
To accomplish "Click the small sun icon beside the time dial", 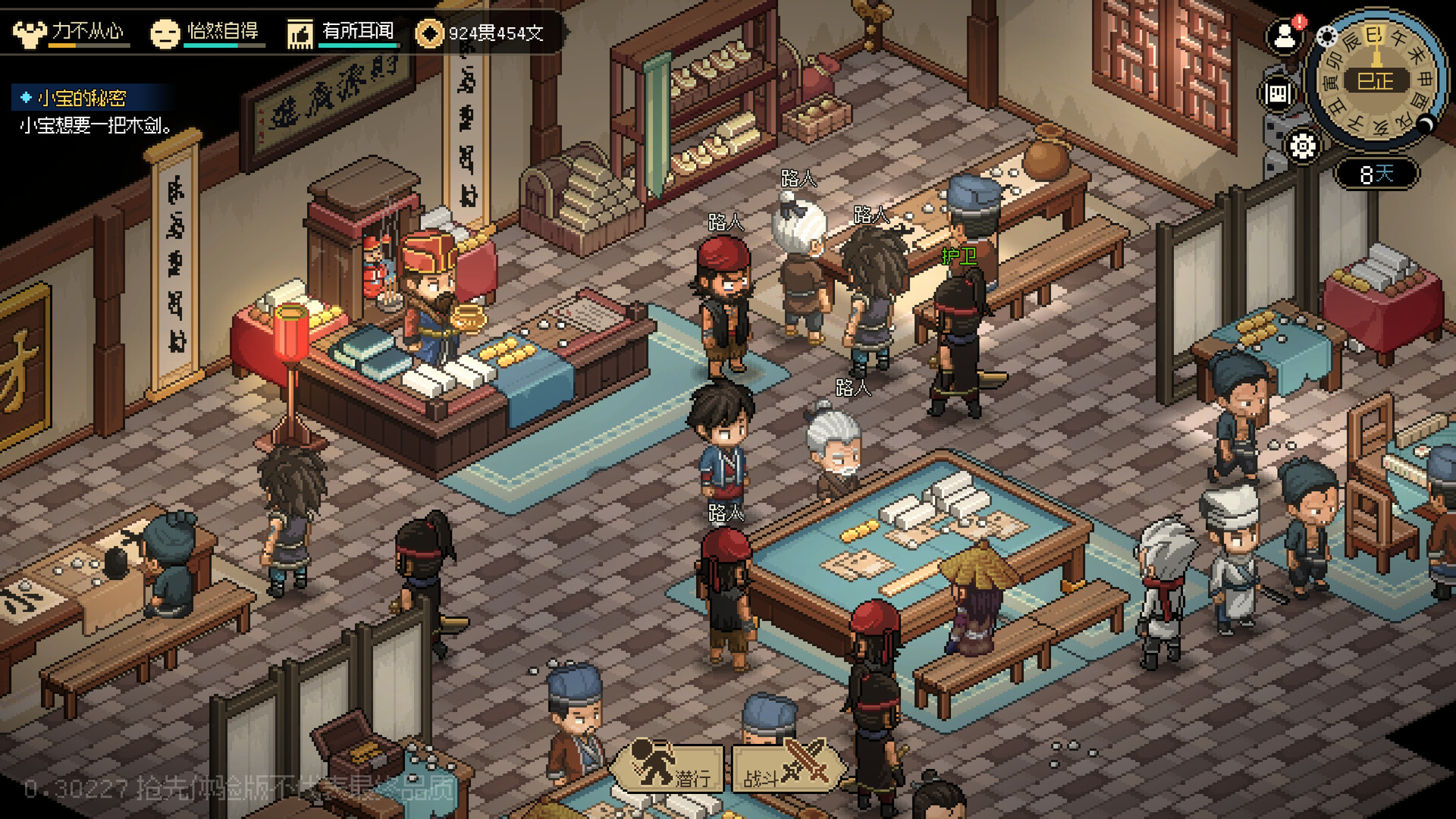I will [1327, 36].
